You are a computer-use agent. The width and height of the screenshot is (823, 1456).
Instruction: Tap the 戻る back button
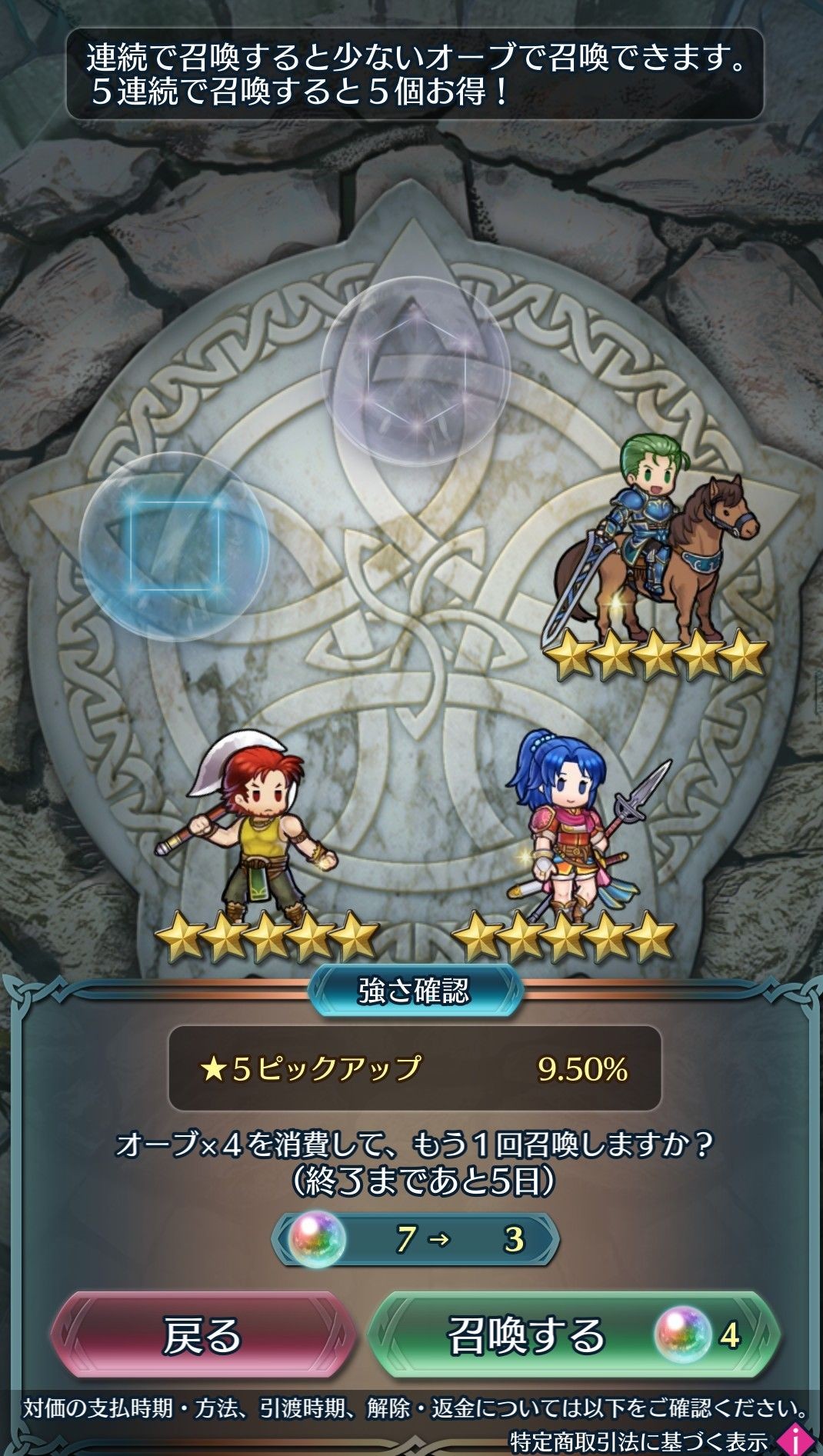tap(203, 1334)
